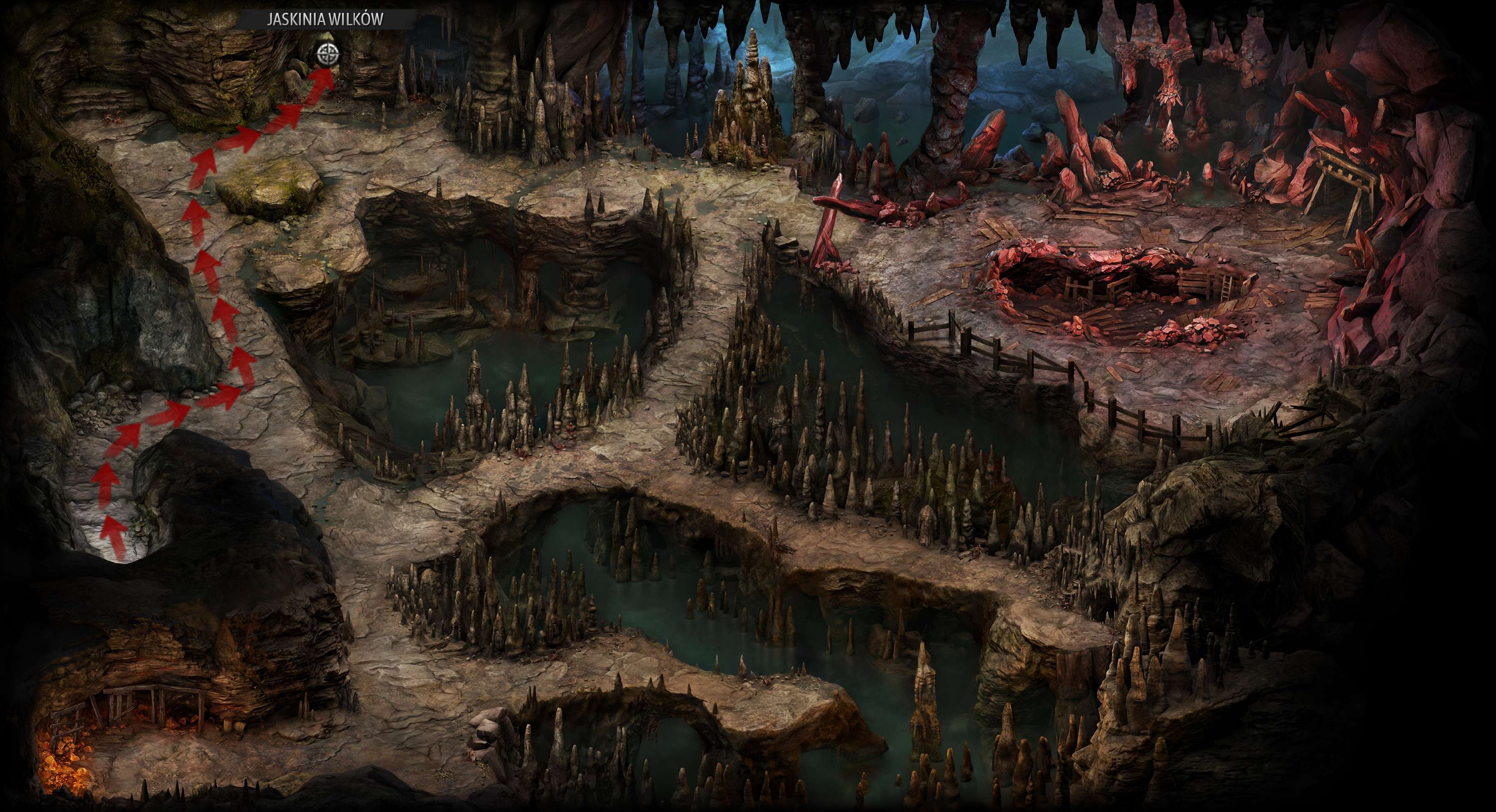This screenshot has width=1496, height=812.
Task: Click the Jaskinia Wilków location label
Action: pos(325,19)
